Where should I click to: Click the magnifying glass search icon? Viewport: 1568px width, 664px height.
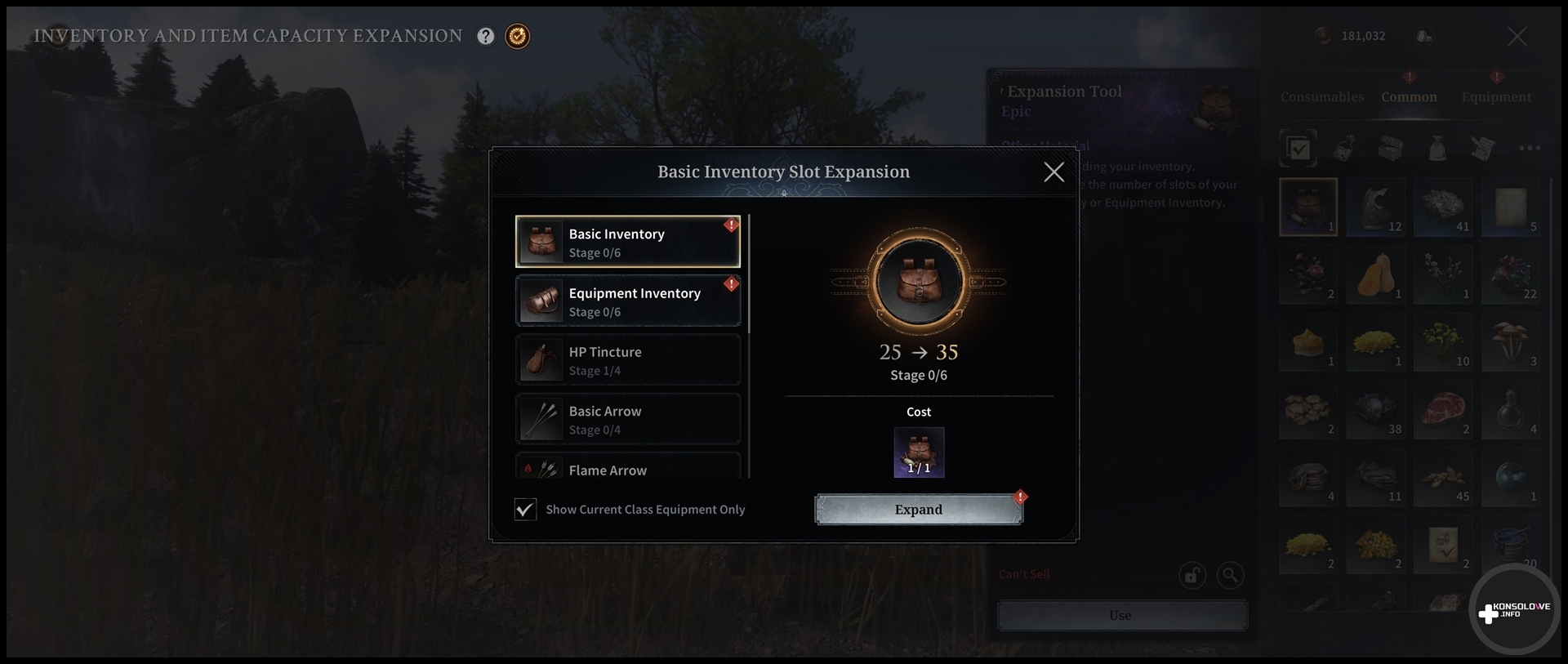coord(1230,576)
